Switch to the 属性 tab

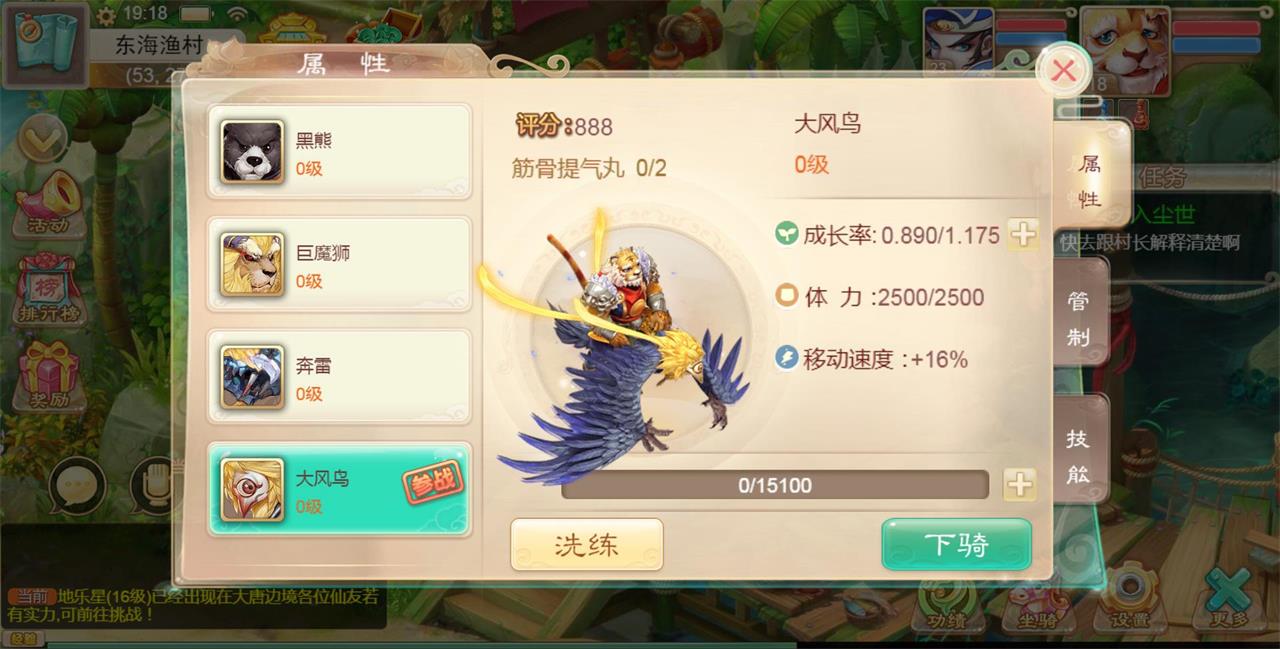tap(1089, 181)
